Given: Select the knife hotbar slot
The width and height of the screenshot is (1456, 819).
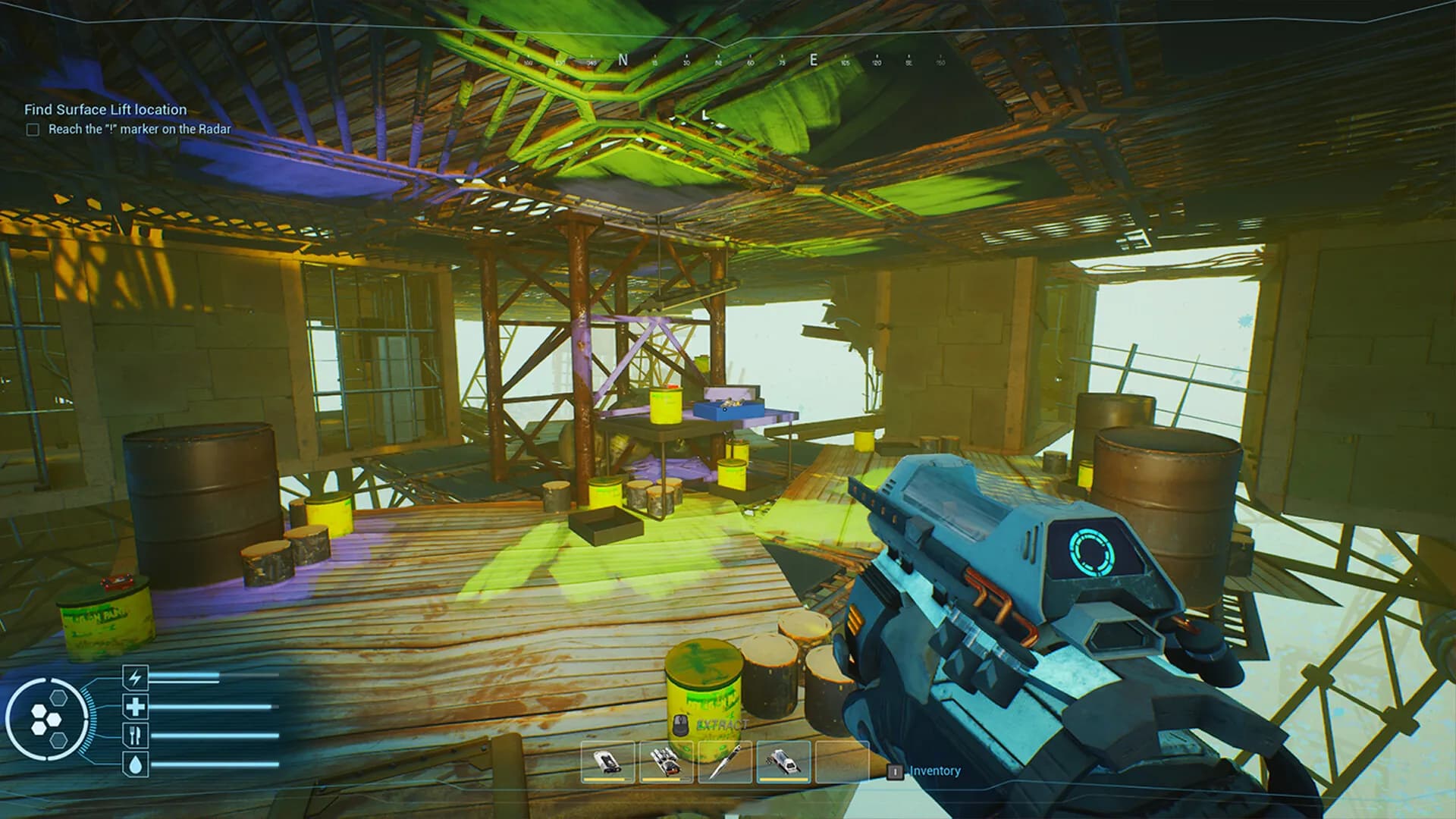Looking at the screenshot, I should coord(725,761).
